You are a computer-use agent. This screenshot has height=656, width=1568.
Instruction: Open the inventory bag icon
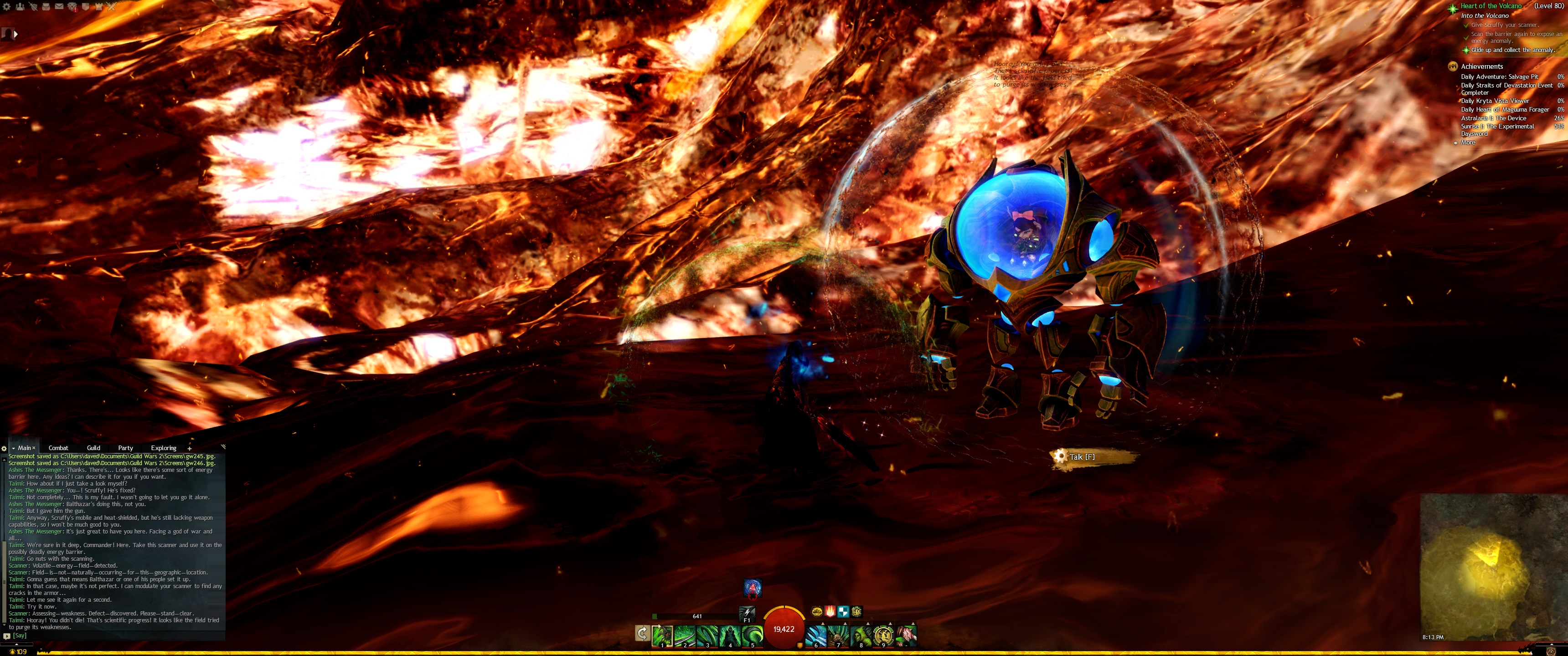pyautogui.click(x=46, y=7)
